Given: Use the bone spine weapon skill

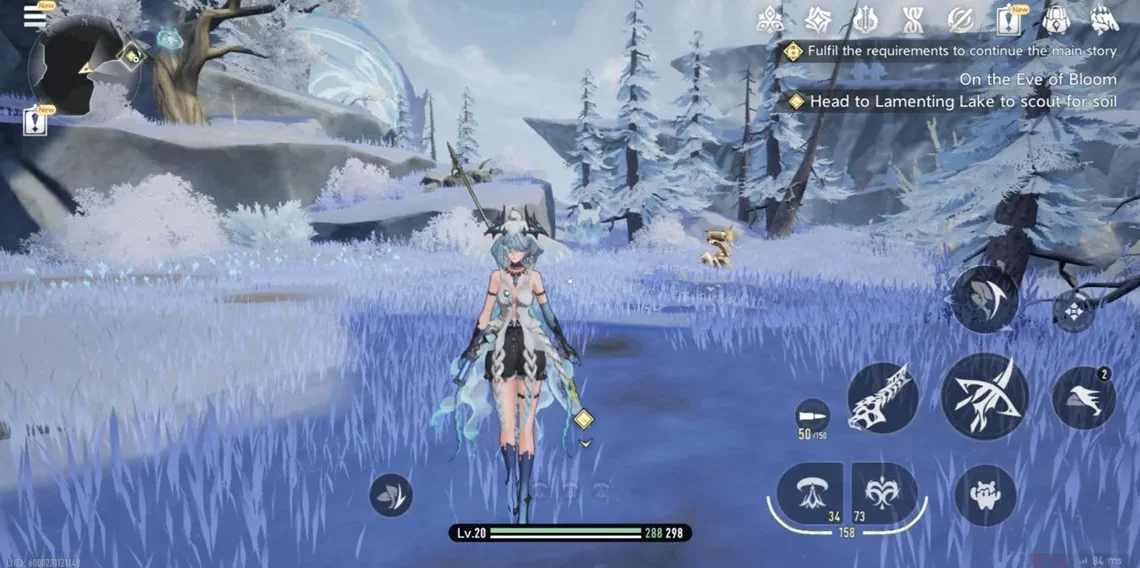Looking at the screenshot, I should tap(883, 397).
